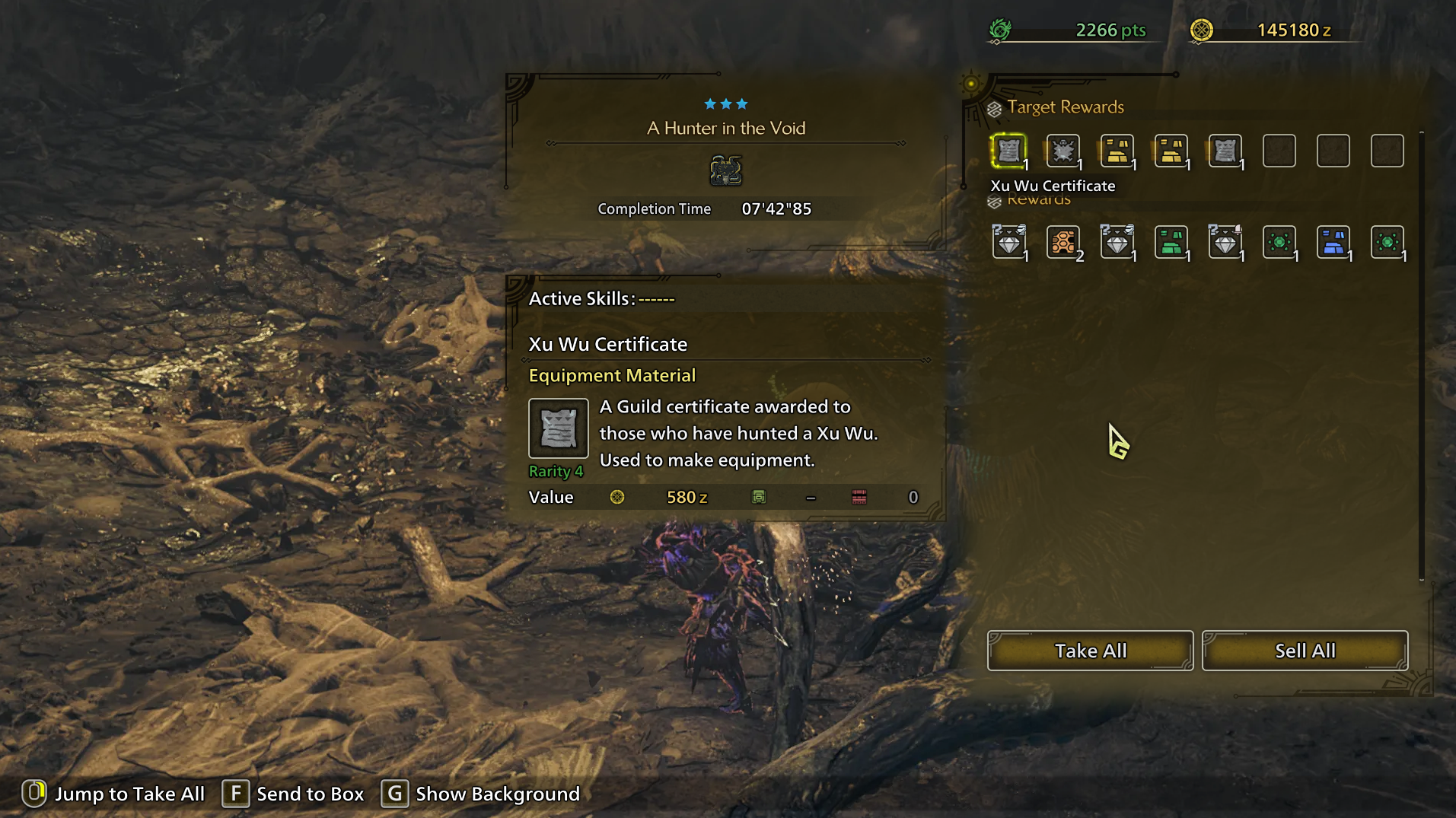Pick the blue ingot reward slot

(1333, 243)
